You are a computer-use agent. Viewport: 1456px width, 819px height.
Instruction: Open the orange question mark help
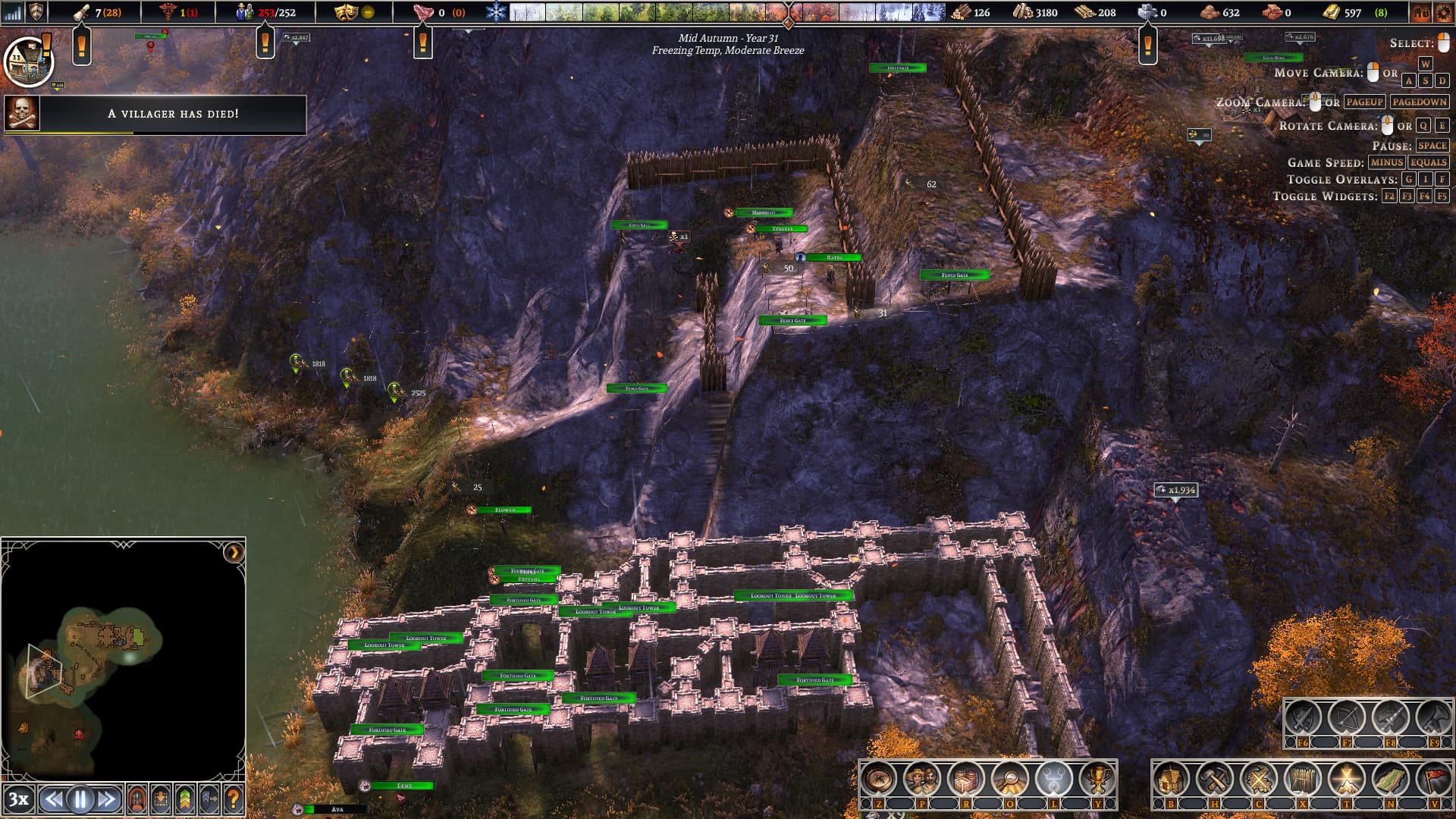234,799
